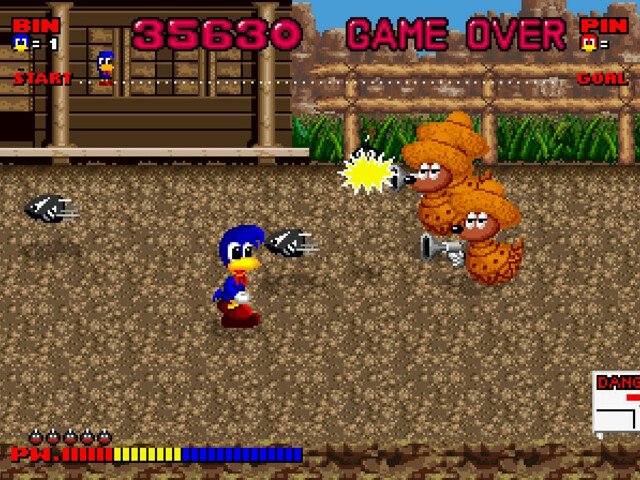The height and width of the screenshot is (480, 640).
Task: Select Pin's player icon
Action: (591, 43)
